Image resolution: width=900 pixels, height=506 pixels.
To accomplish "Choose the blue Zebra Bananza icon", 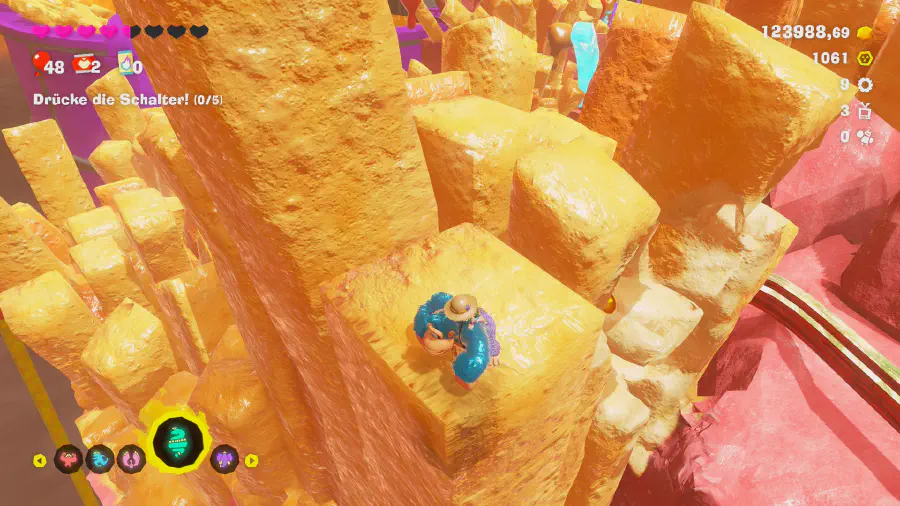I will [x=99, y=460].
